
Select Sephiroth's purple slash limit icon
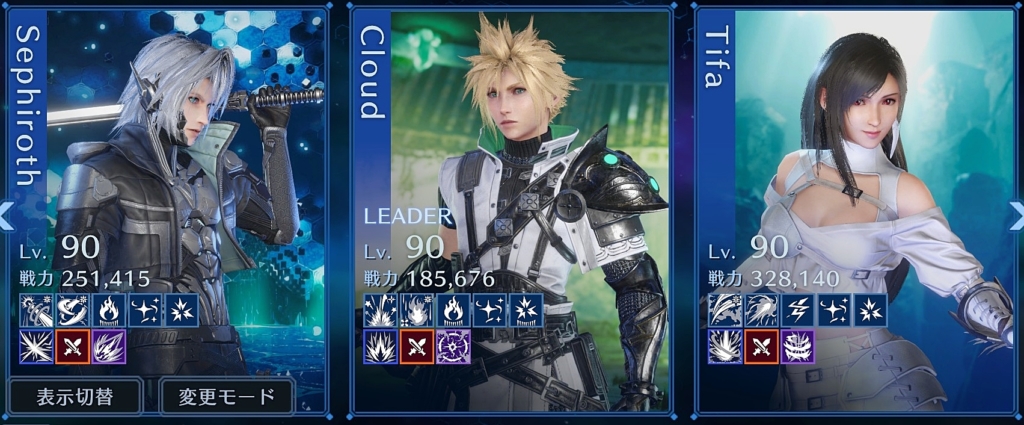coord(108,347)
